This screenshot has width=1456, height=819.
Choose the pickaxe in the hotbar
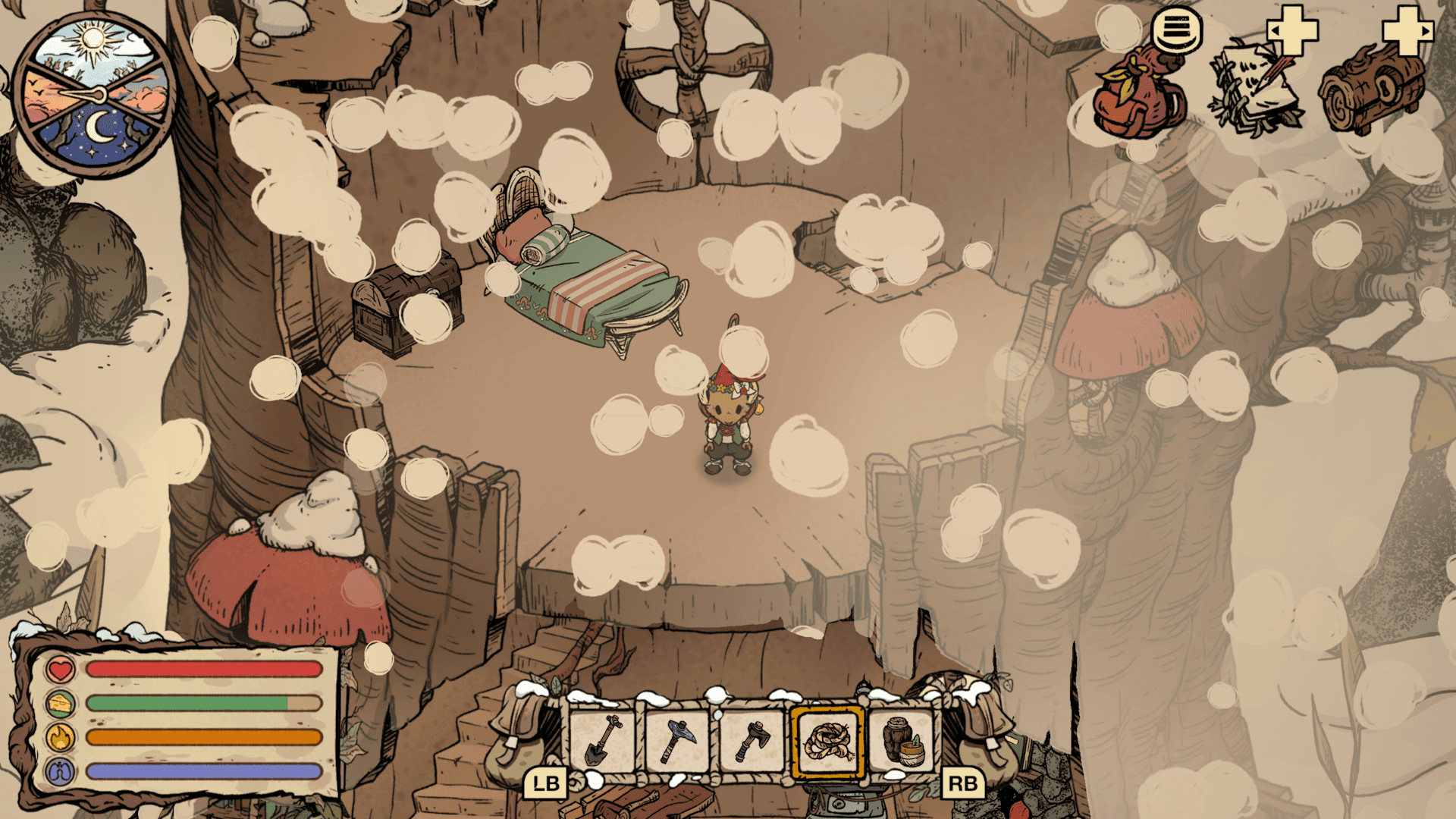pyautogui.click(x=677, y=742)
